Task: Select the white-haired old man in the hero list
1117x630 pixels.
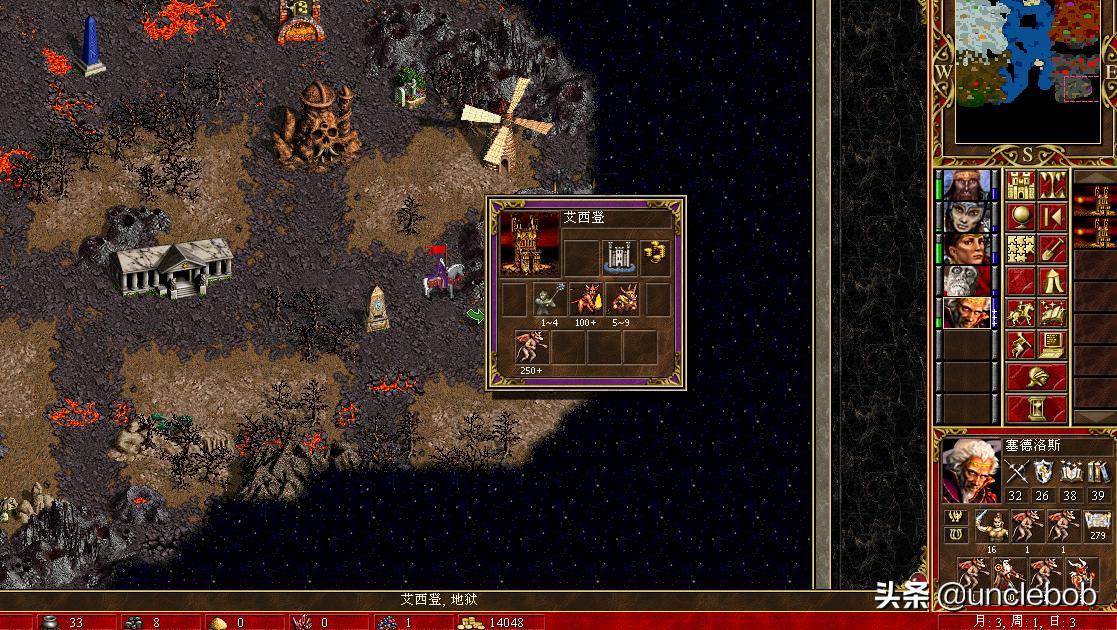Action: 968,313
